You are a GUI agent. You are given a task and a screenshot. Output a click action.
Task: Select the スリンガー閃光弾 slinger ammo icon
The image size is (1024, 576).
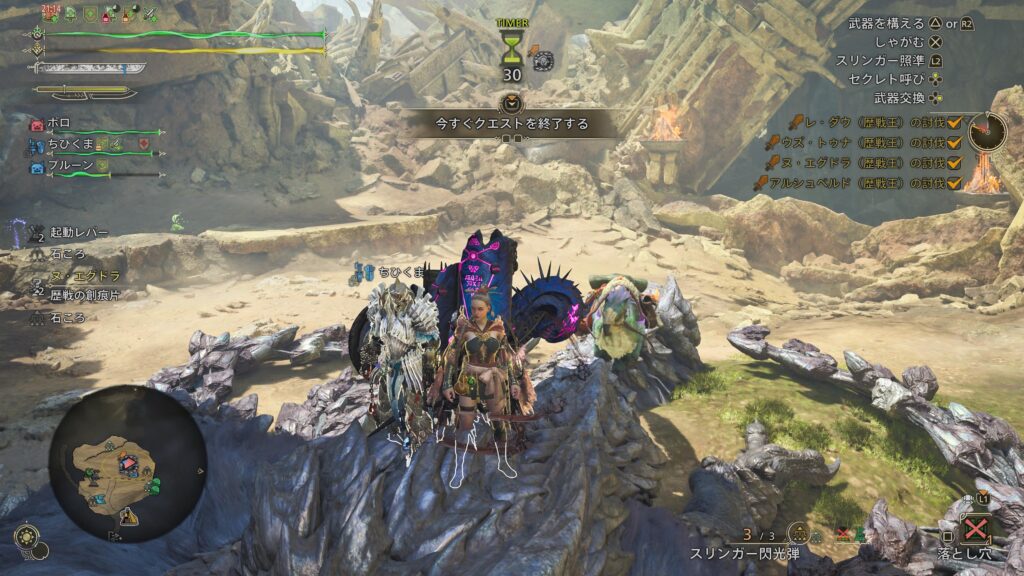tap(798, 534)
